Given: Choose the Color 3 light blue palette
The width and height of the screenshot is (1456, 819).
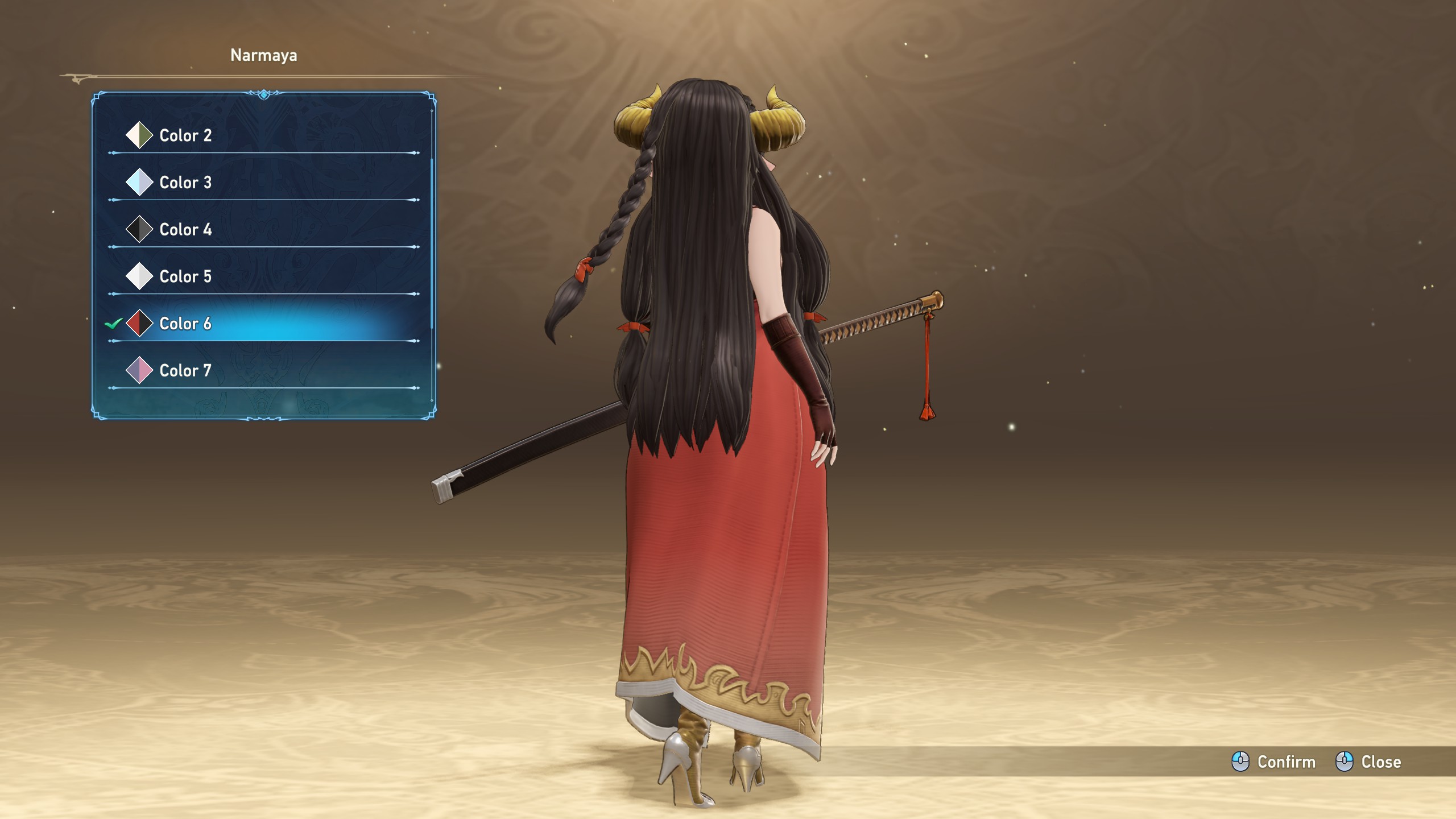Looking at the screenshot, I should click(185, 183).
